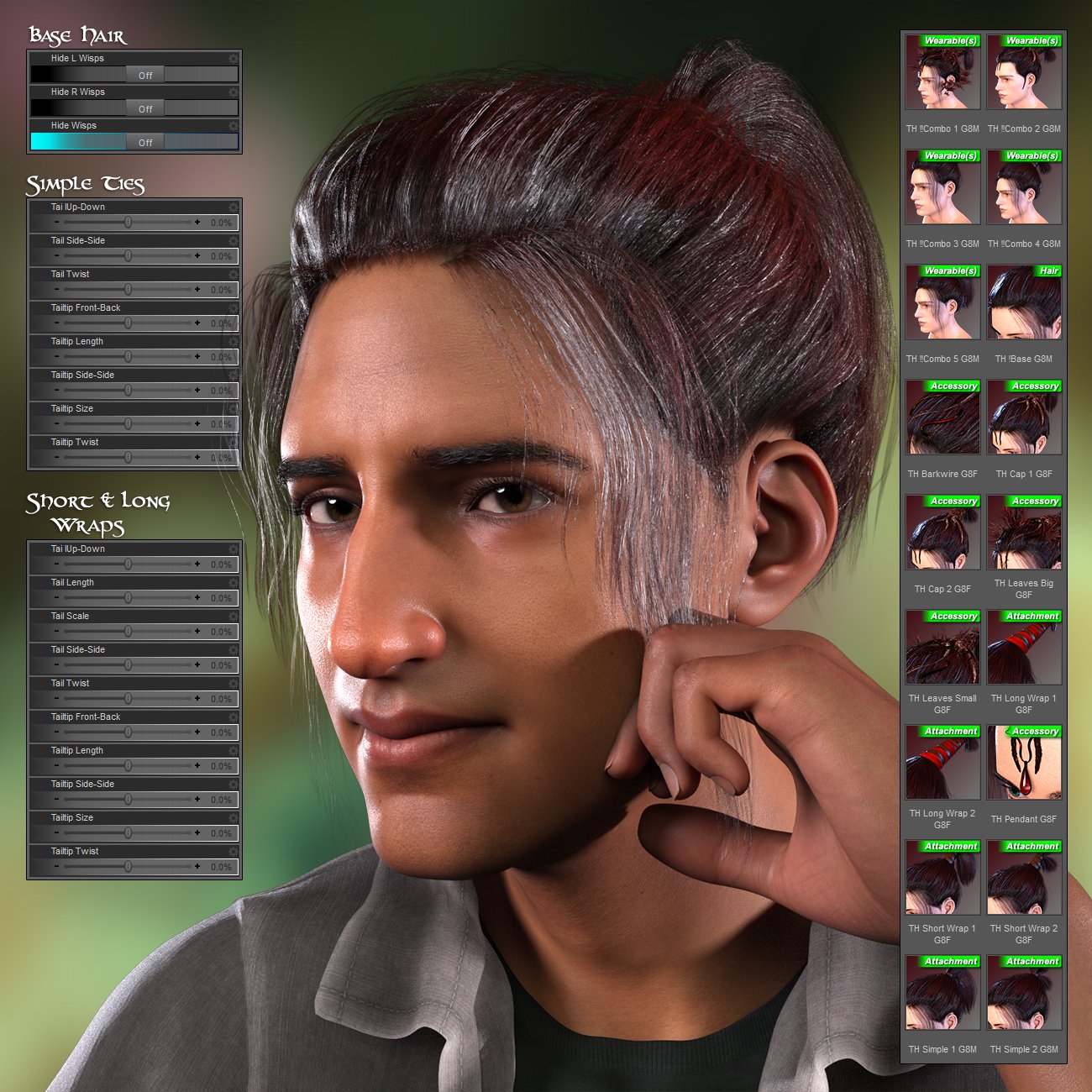Screen dimensions: 1092x1092
Task: Select the TH Pendant G8F accessory thumbnail
Action: point(1024,763)
